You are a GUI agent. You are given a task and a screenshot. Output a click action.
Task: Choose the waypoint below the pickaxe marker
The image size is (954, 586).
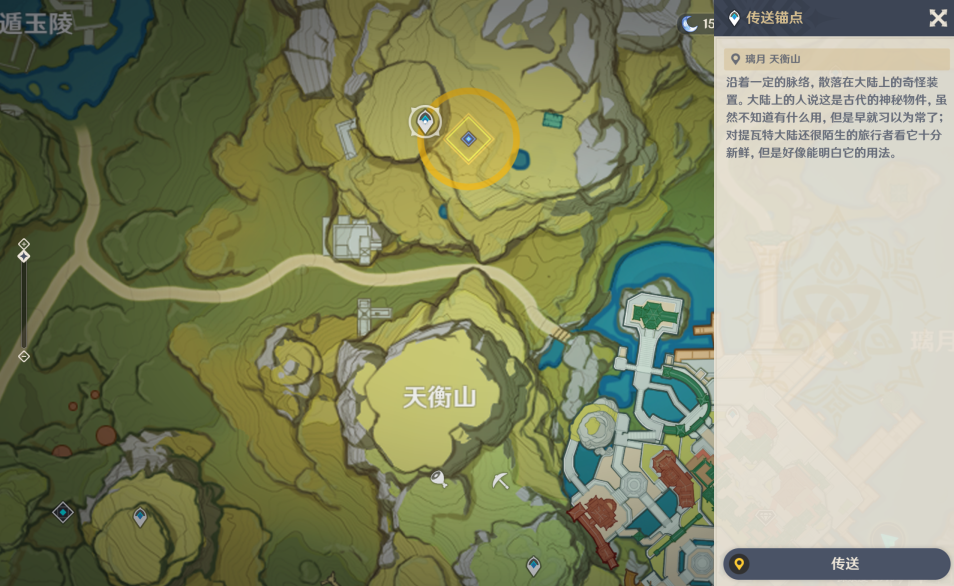pyautogui.click(x=533, y=566)
